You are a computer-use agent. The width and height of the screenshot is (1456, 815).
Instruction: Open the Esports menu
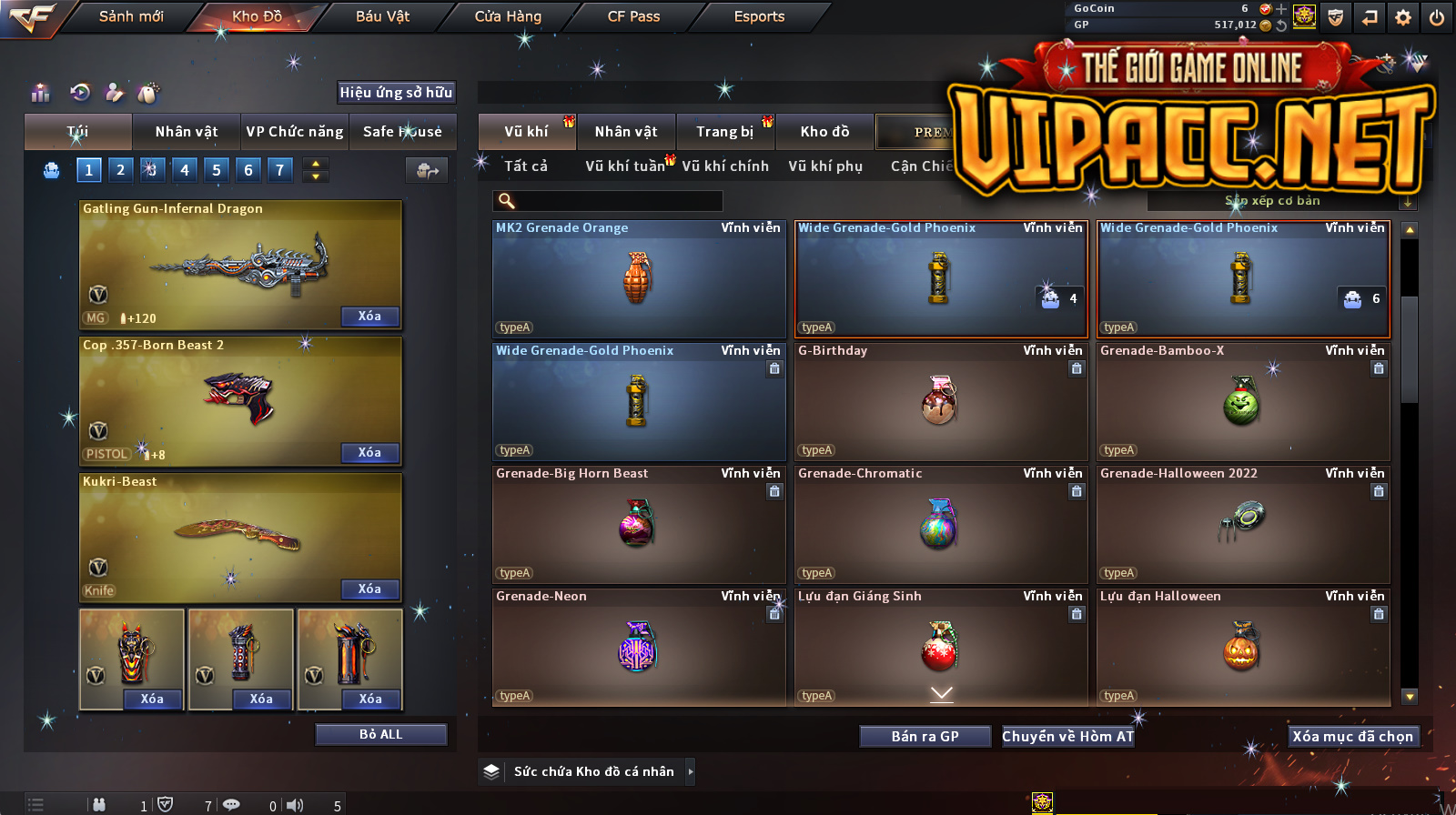759,16
